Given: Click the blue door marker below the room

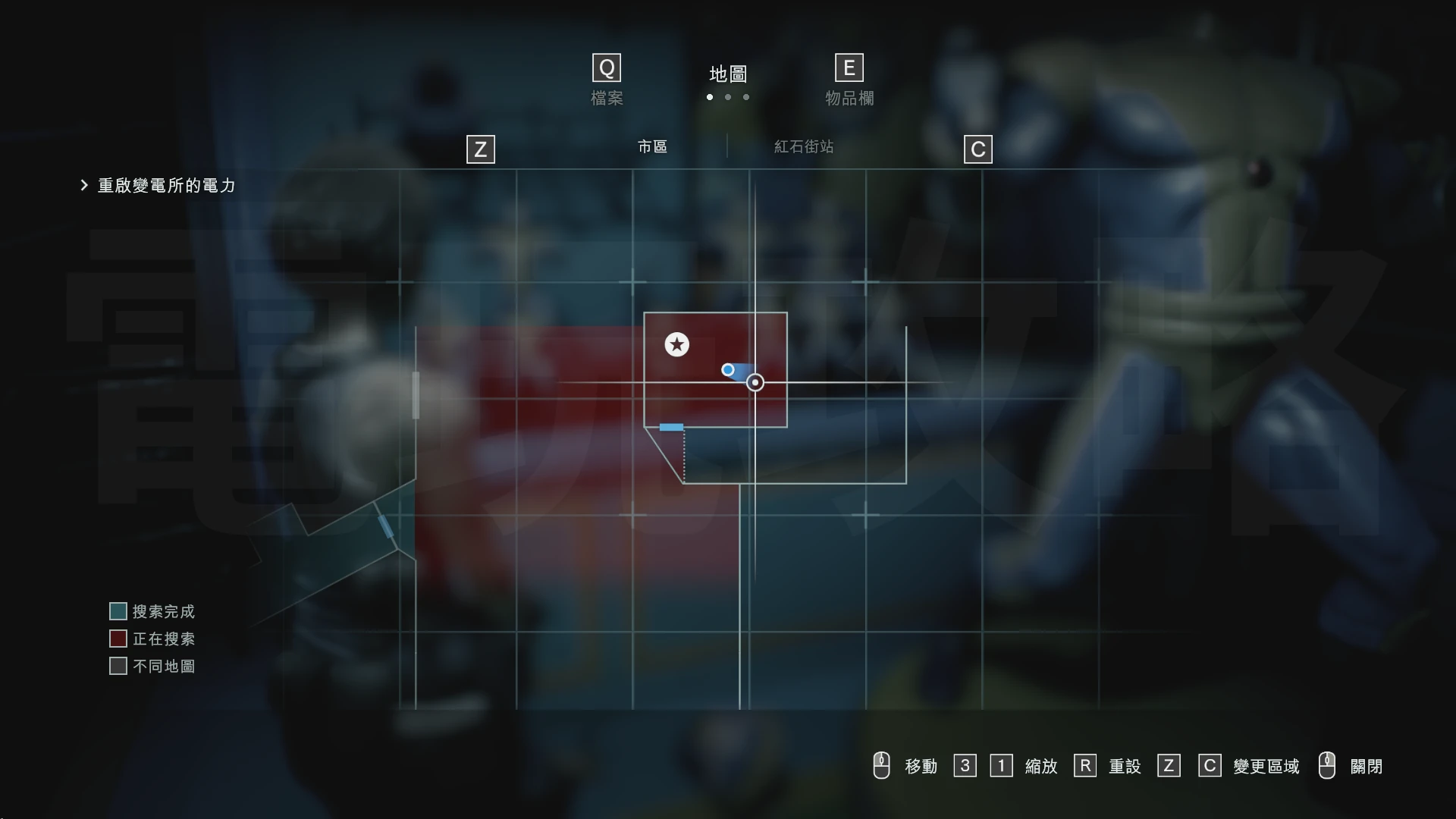Looking at the screenshot, I should tap(671, 428).
